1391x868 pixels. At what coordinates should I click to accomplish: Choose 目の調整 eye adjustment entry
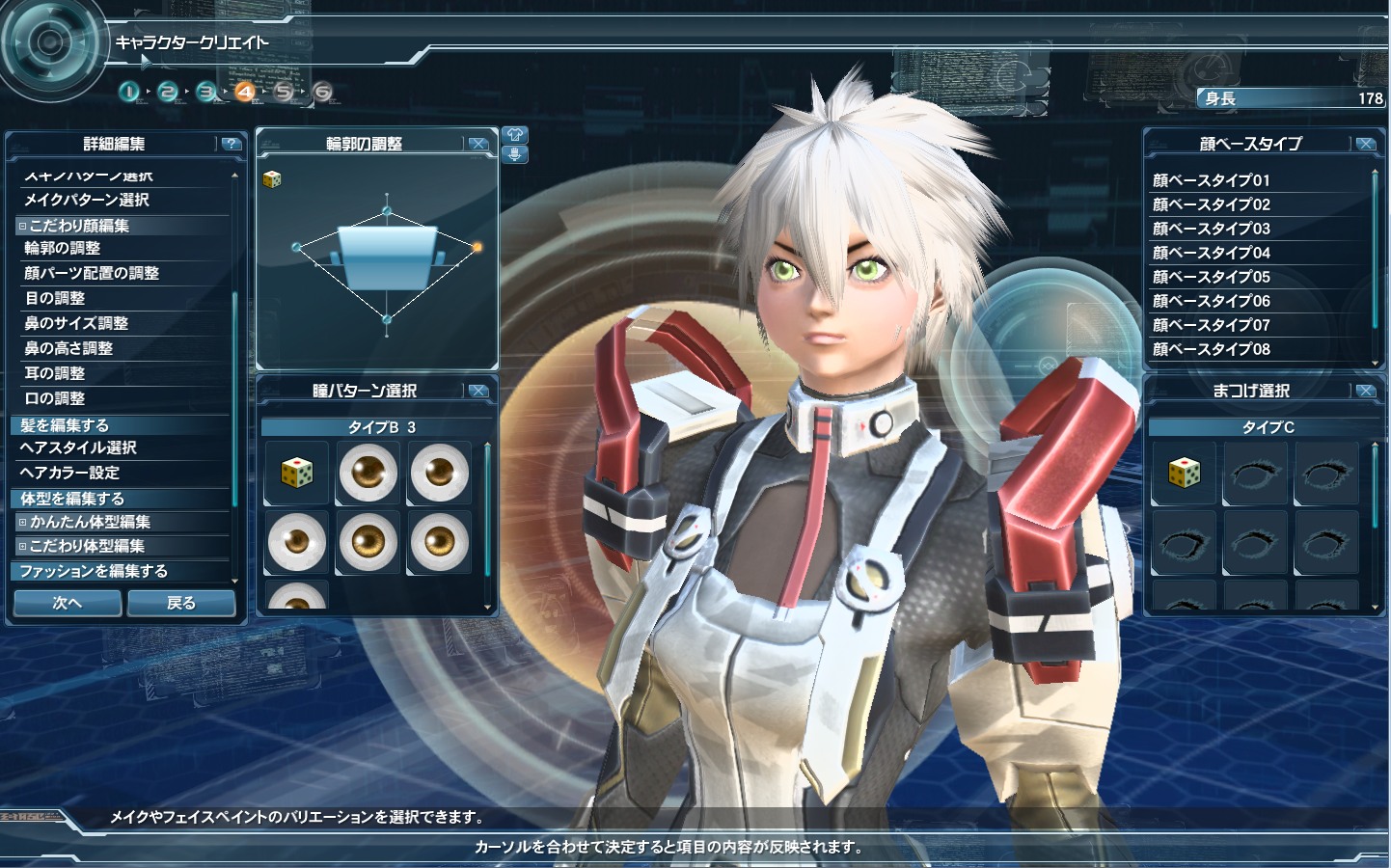point(56,298)
